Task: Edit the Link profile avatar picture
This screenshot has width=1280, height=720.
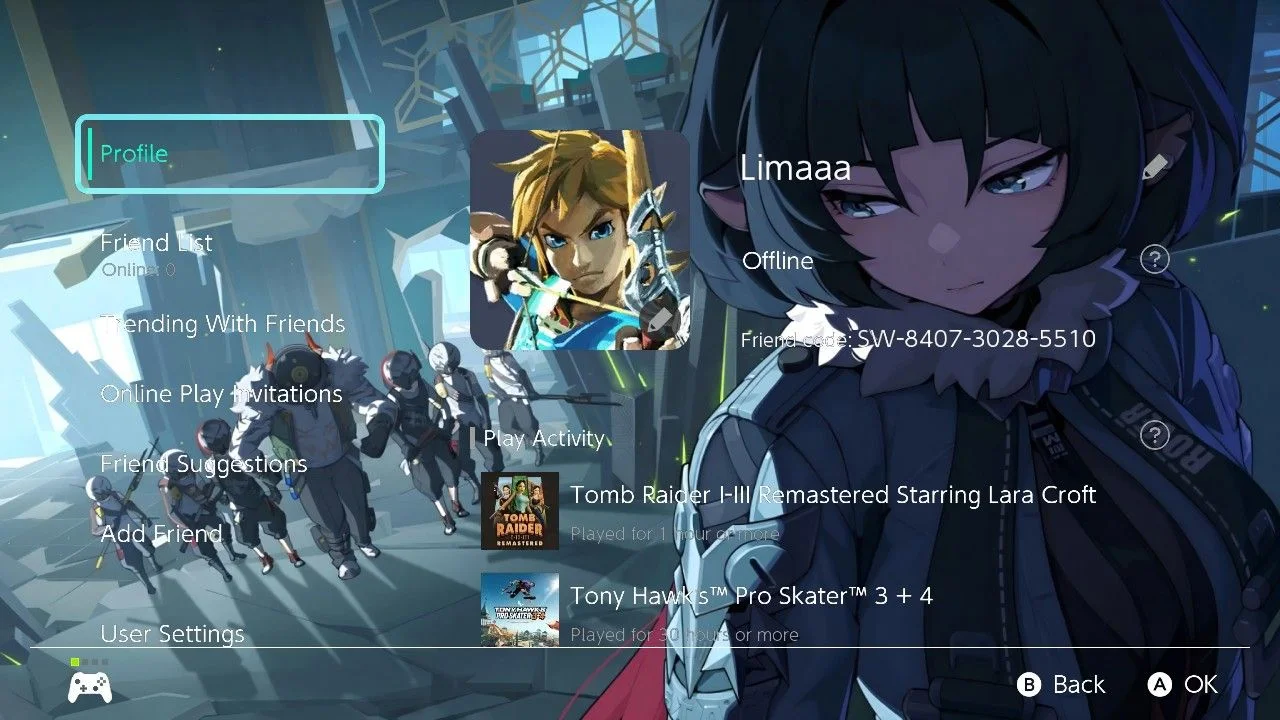Action: point(580,240)
